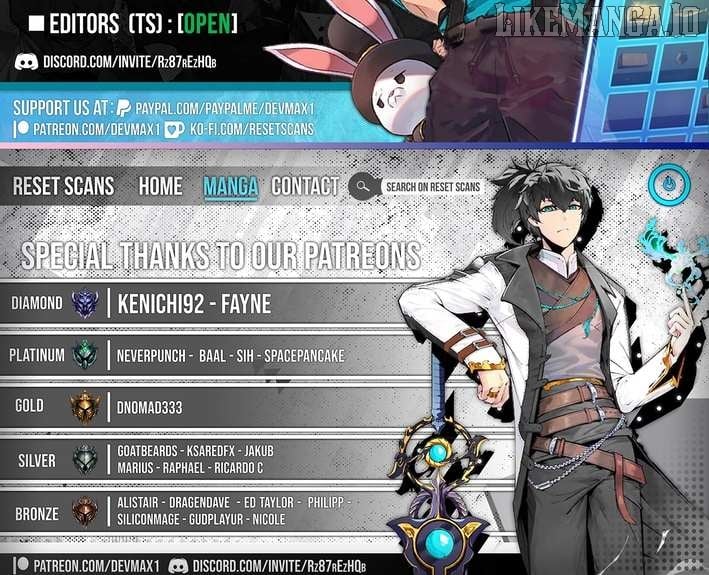Image resolution: width=709 pixels, height=575 pixels.
Task: Click the Reset Scans site title
Action: 63,186
